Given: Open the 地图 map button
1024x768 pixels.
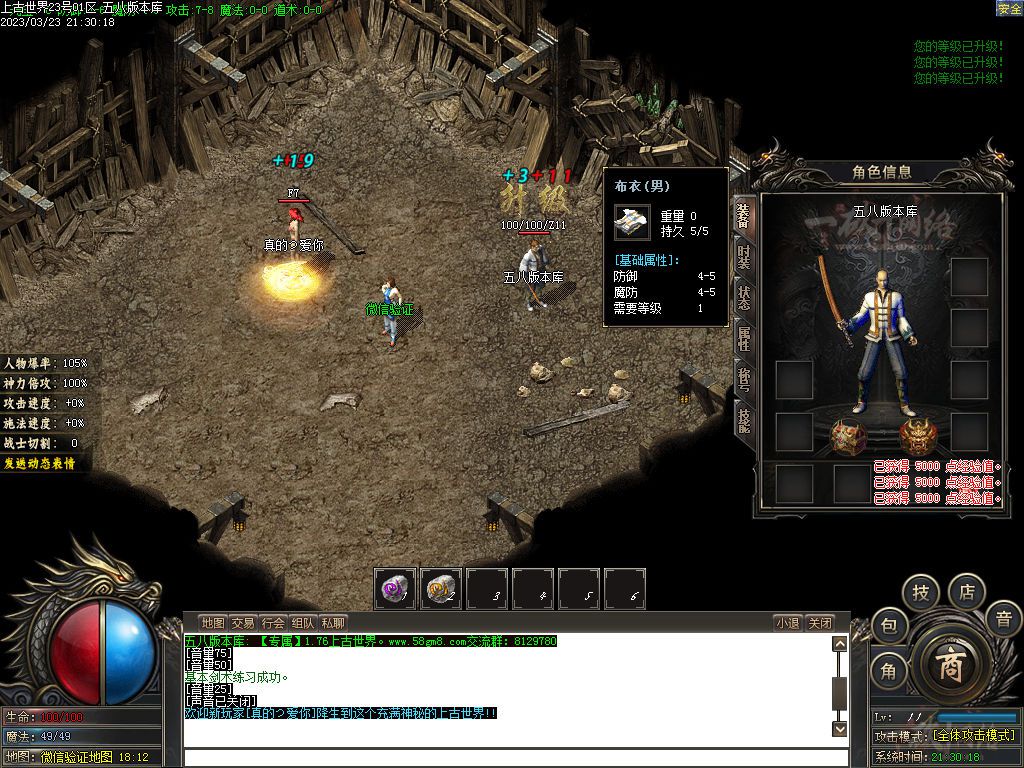Looking at the screenshot, I should tap(212, 623).
